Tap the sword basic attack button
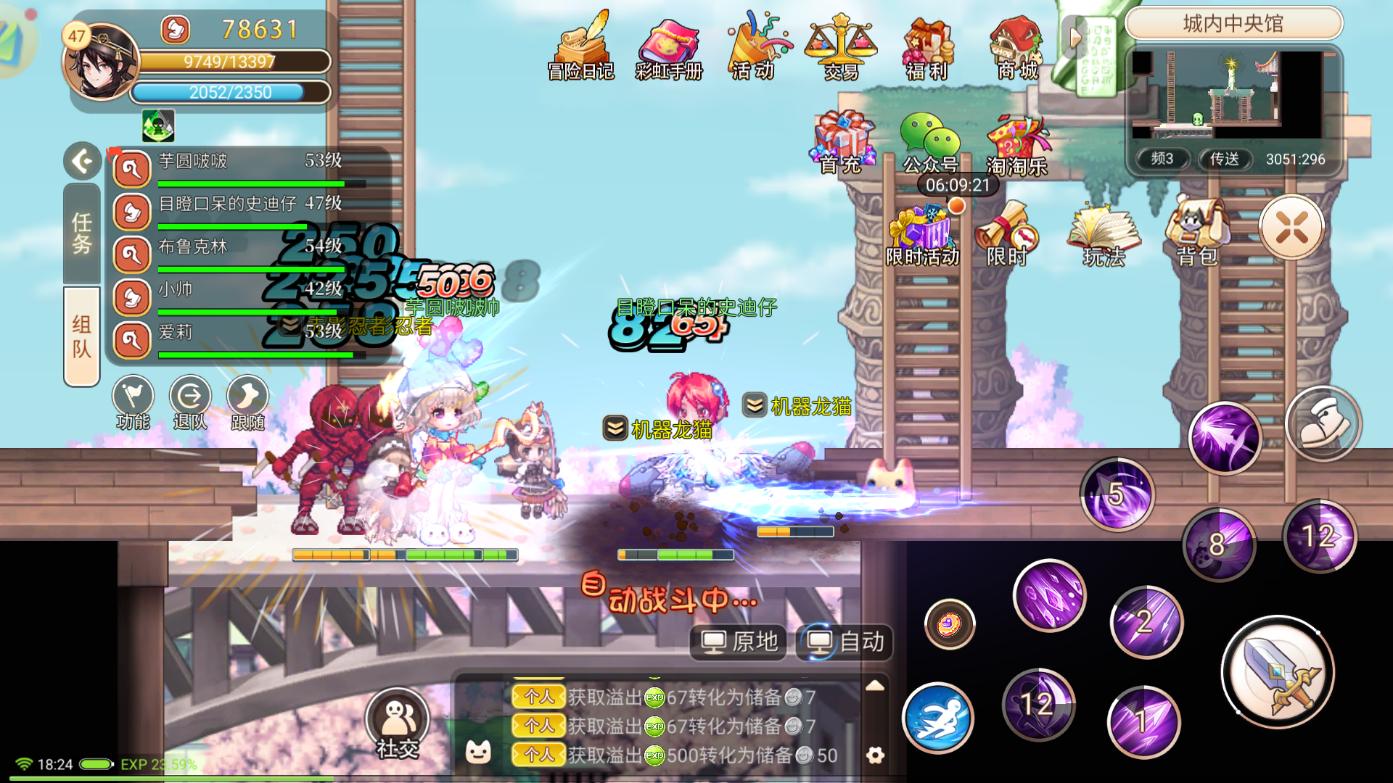1393x783 pixels. [1277, 671]
